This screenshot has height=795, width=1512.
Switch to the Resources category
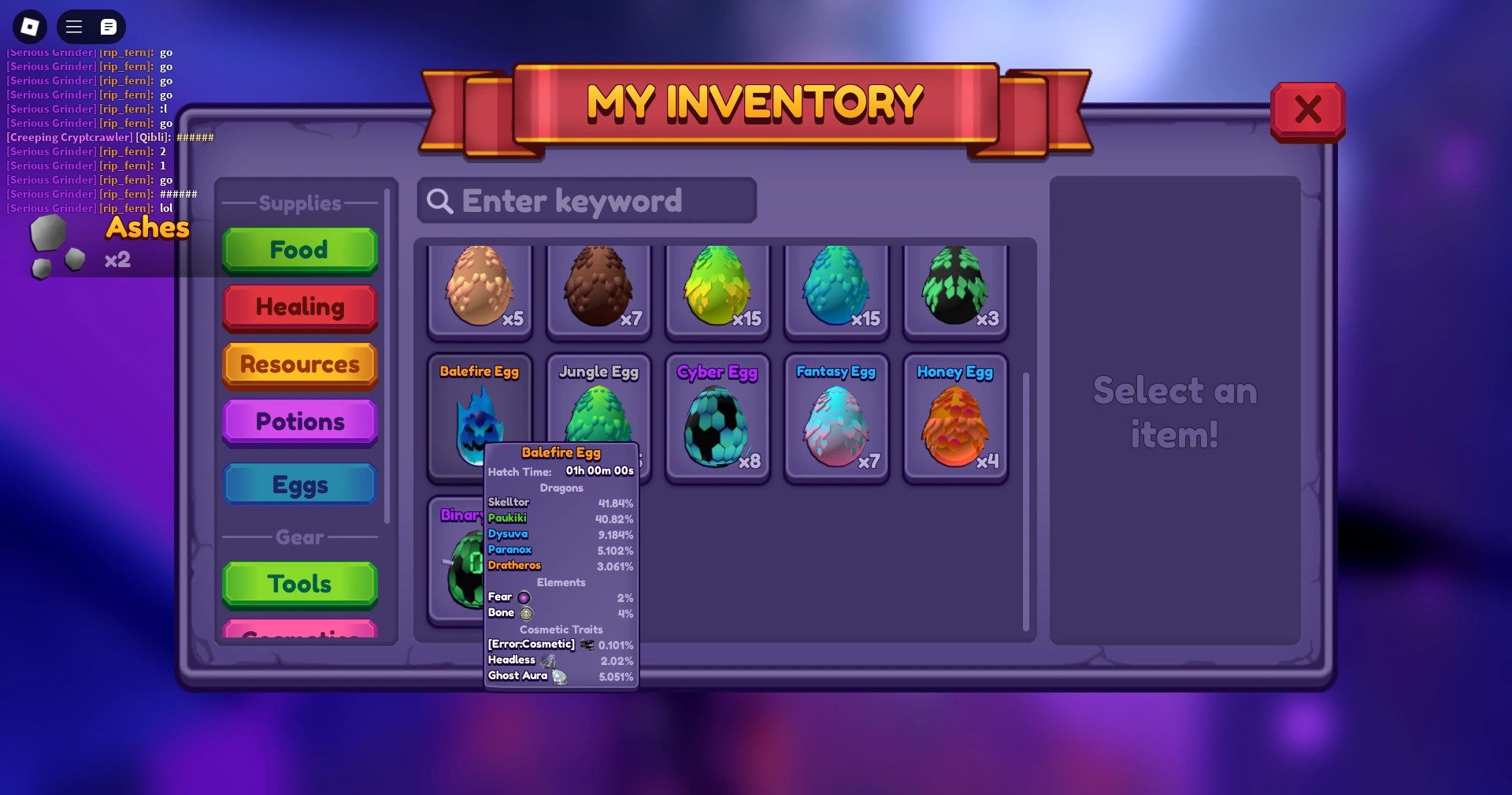pos(299,365)
